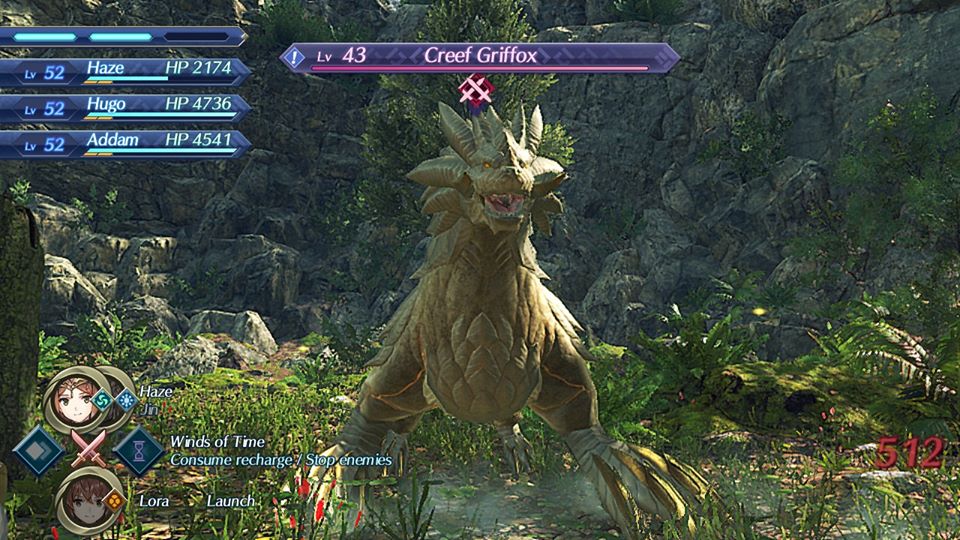The width and height of the screenshot is (960, 540).
Task: Select Addam's party row
Action: [125, 143]
